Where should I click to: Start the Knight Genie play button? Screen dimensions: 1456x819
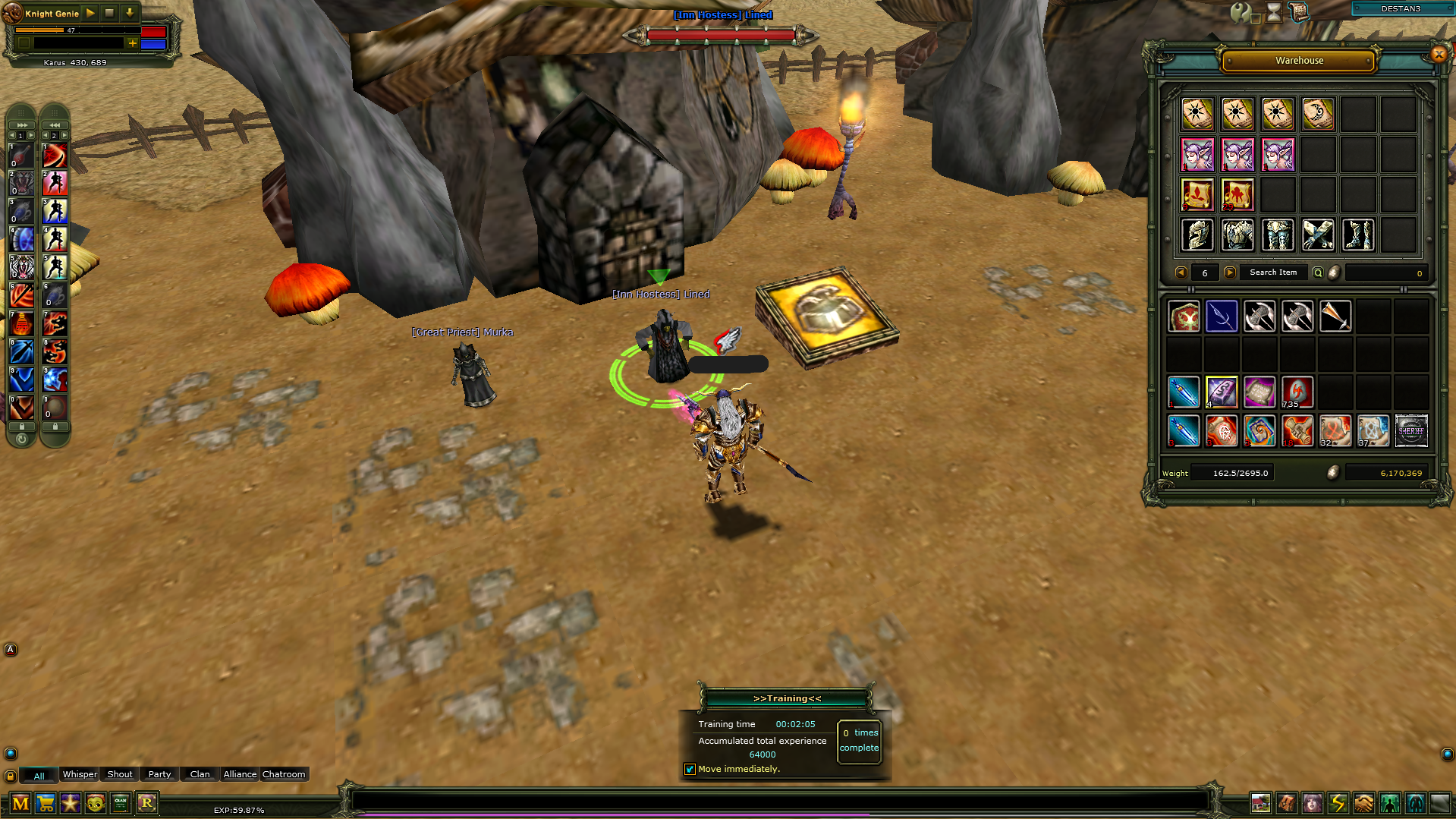[90, 13]
